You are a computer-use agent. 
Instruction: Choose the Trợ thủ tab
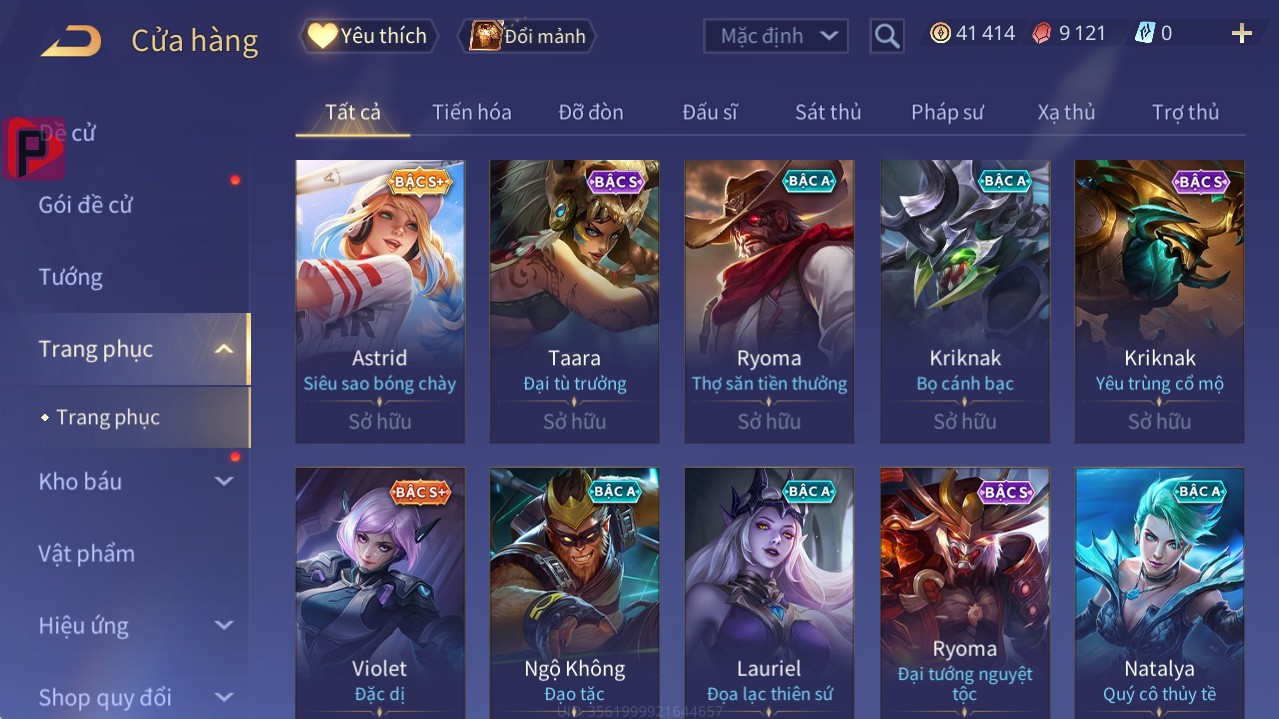1185,112
